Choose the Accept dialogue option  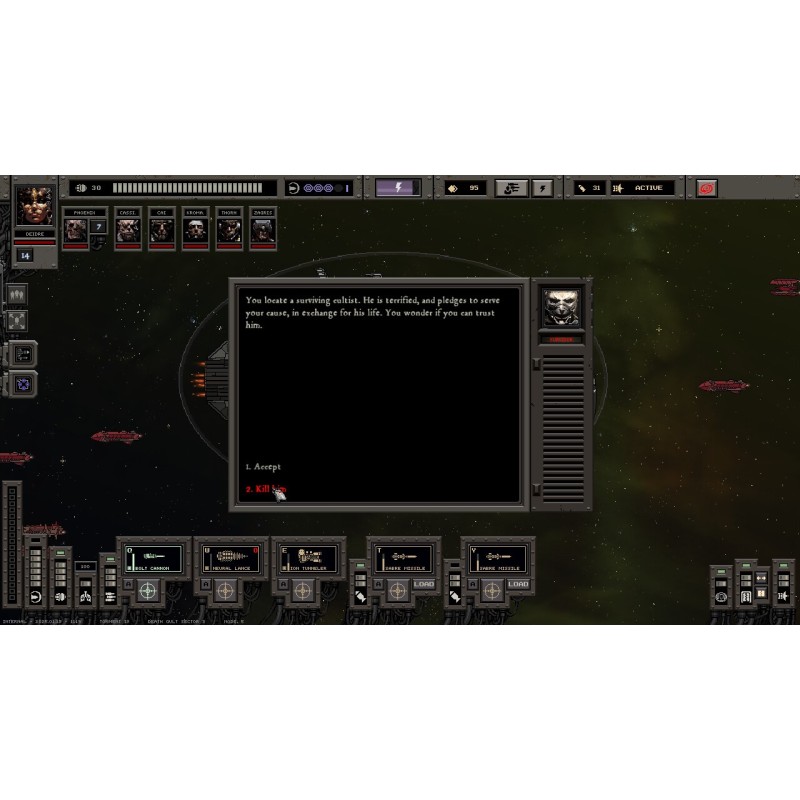pos(264,467)
